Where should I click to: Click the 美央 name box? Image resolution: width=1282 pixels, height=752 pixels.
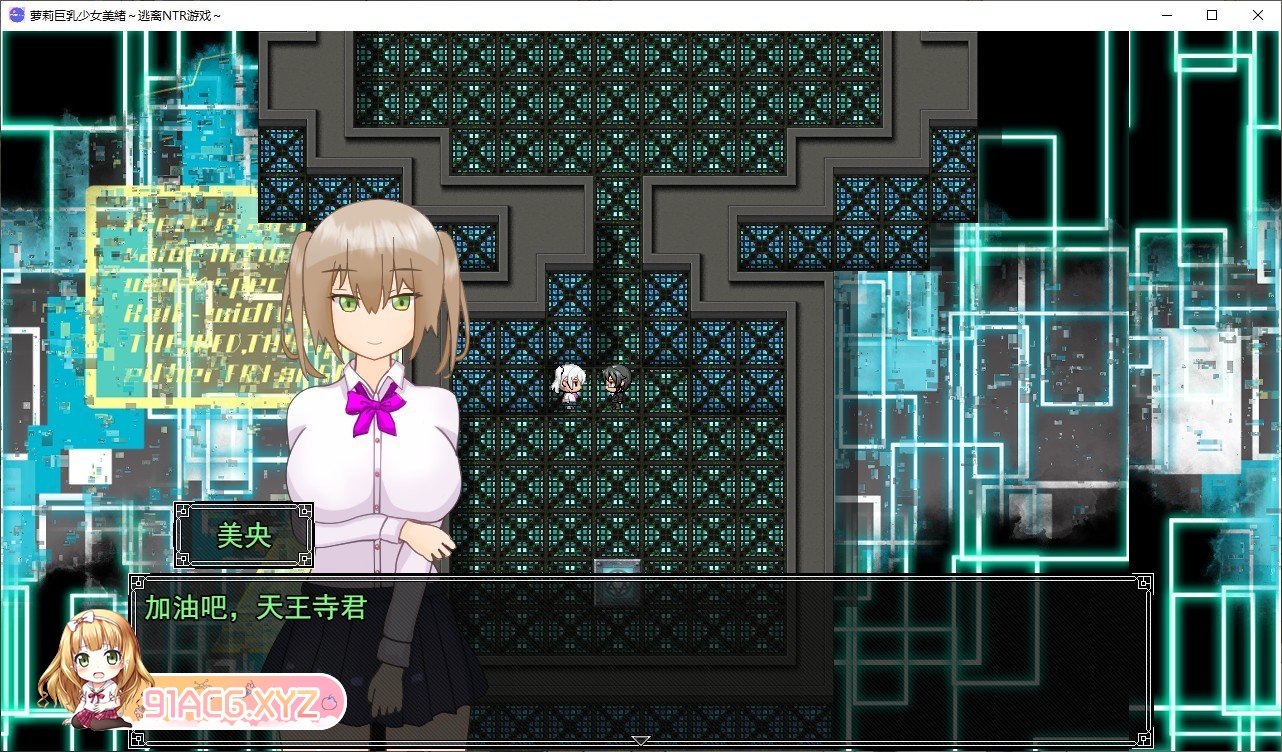[243, 534]
